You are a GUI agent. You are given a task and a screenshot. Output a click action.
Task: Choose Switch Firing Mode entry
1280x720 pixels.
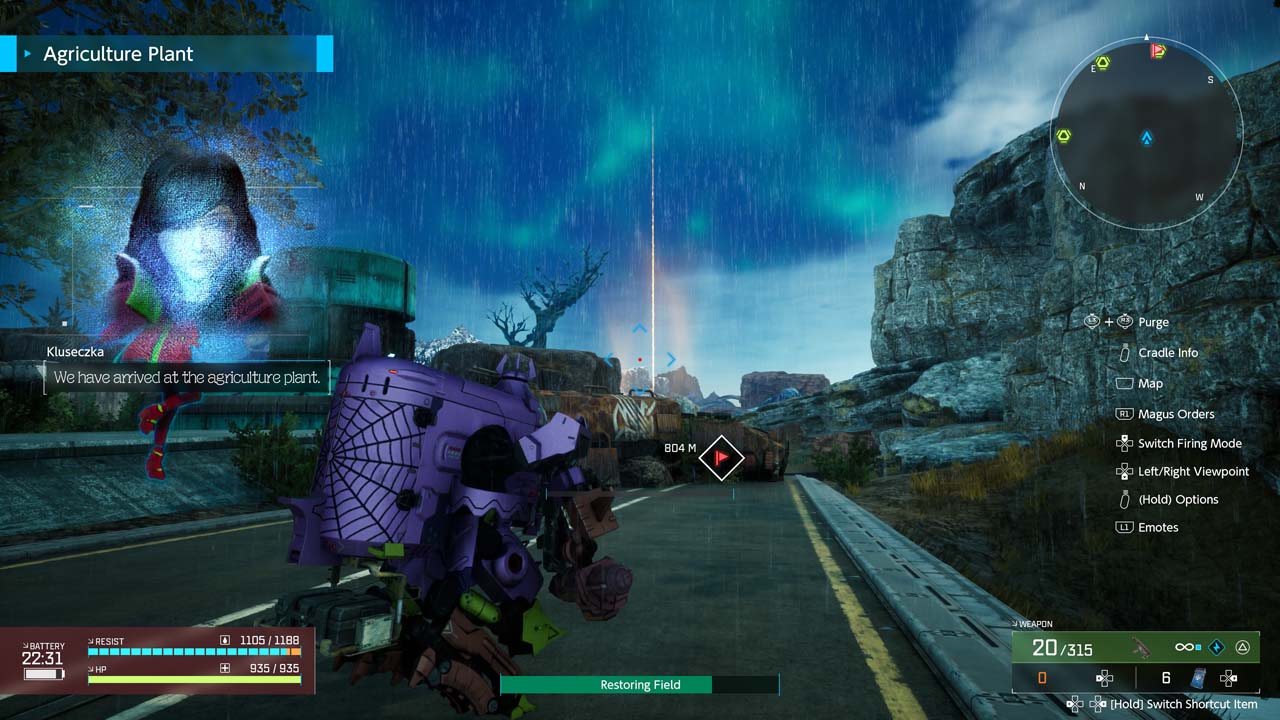point(1189,443)
